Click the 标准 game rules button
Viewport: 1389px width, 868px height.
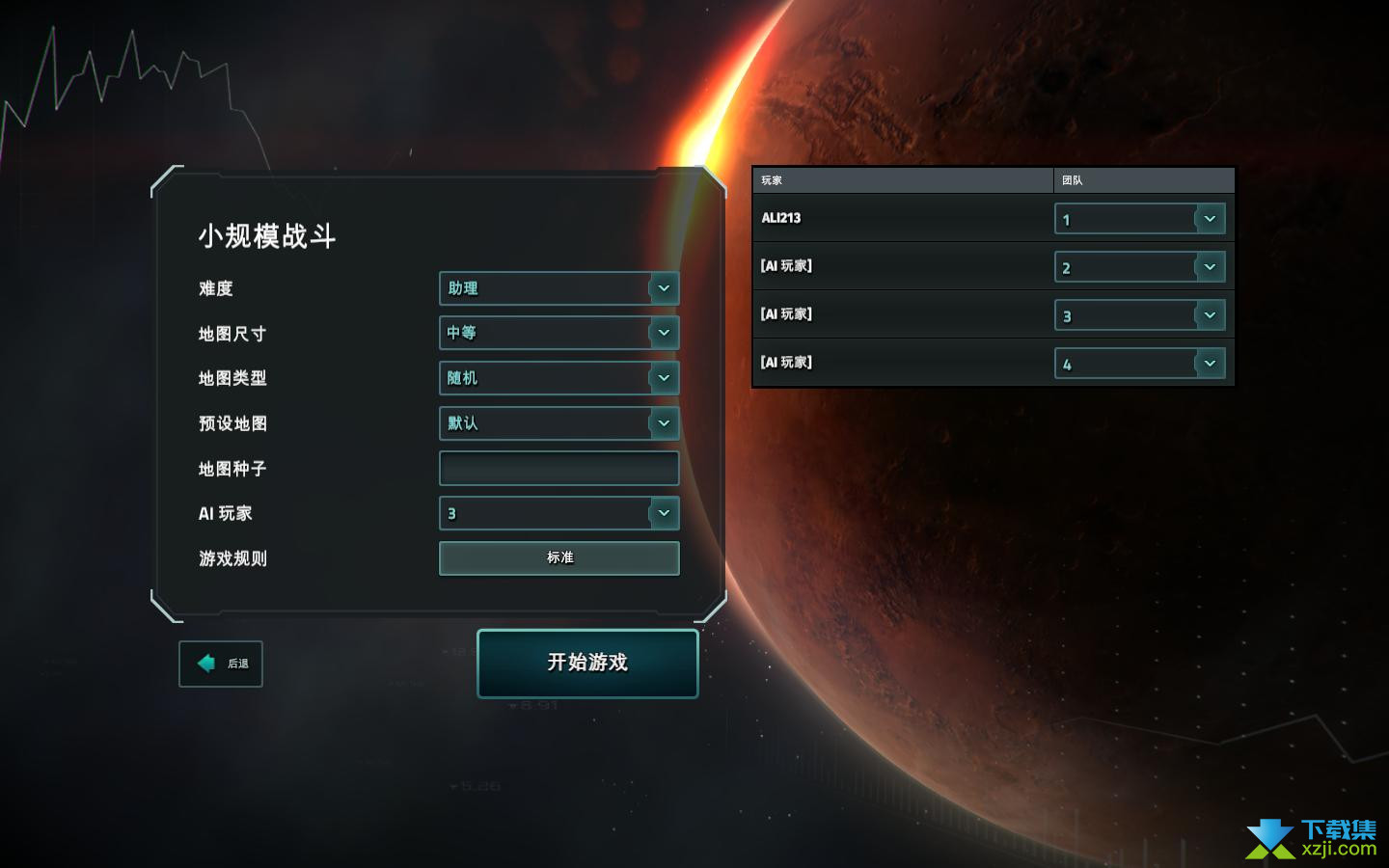coord(558,557)
